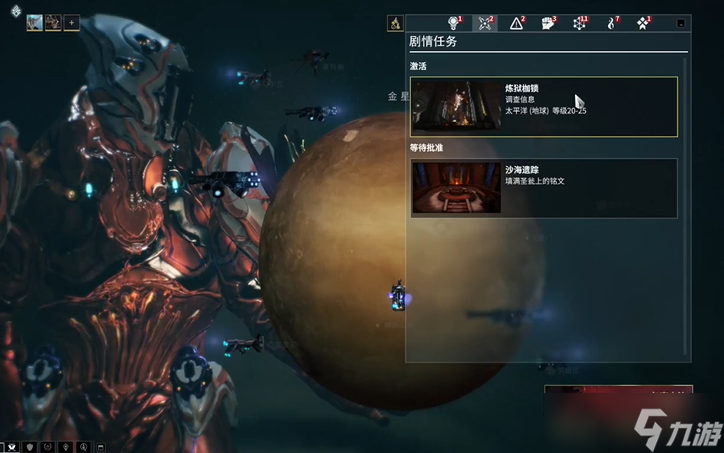Viewport: 724px width, 453px height.
Task: Select the crossed-blades quest tab
Action: click(x=486, y=22)
